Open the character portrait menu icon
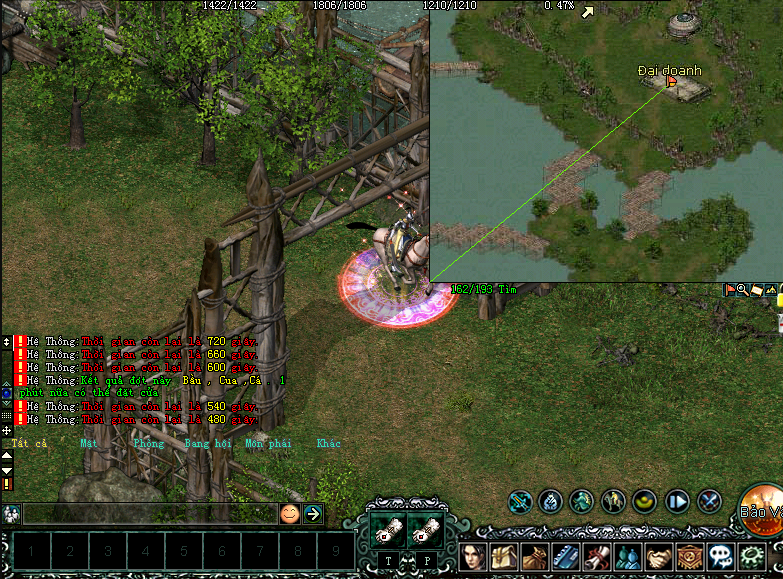This screenshot has height=579, width=783. click(x=474, y=556)
